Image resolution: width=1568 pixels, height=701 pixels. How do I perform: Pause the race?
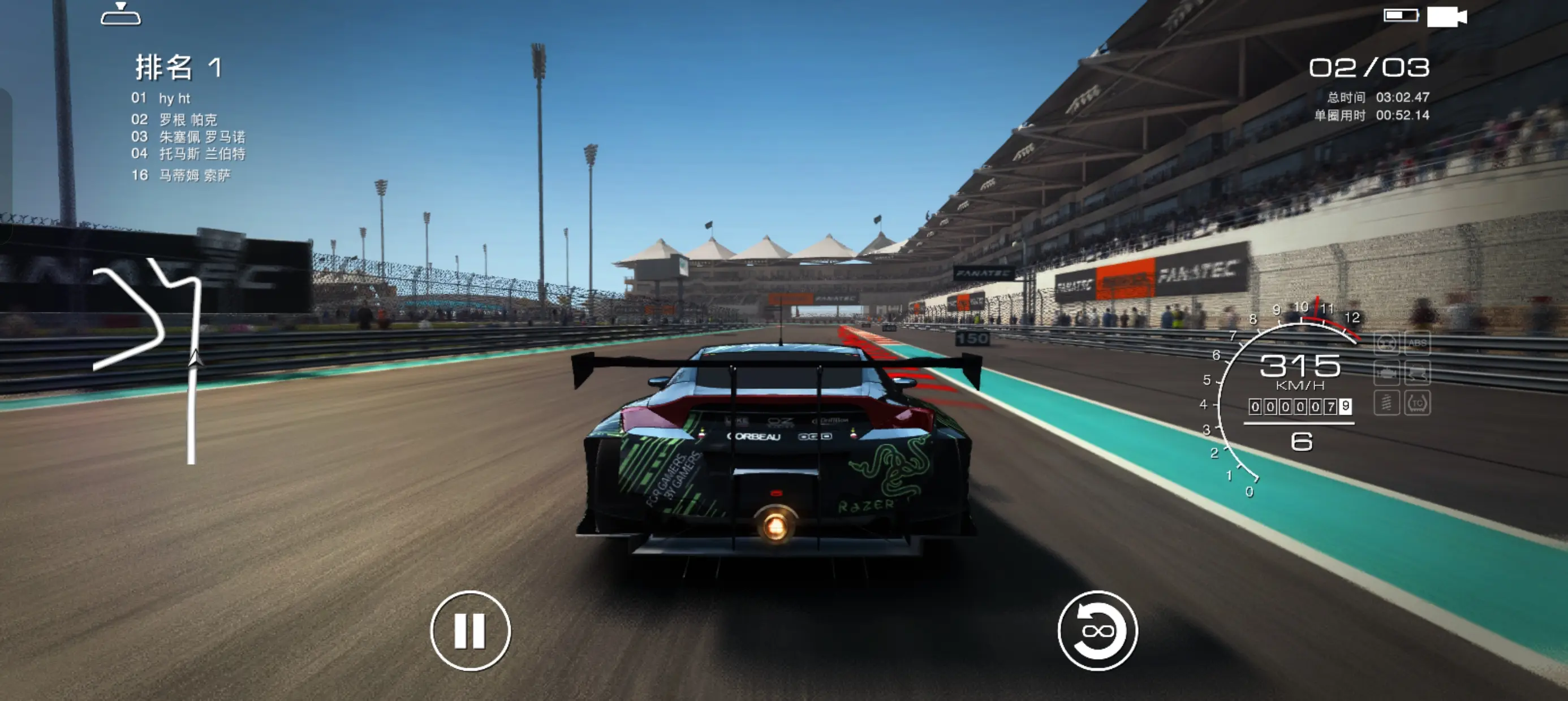[x=470, y=631]
